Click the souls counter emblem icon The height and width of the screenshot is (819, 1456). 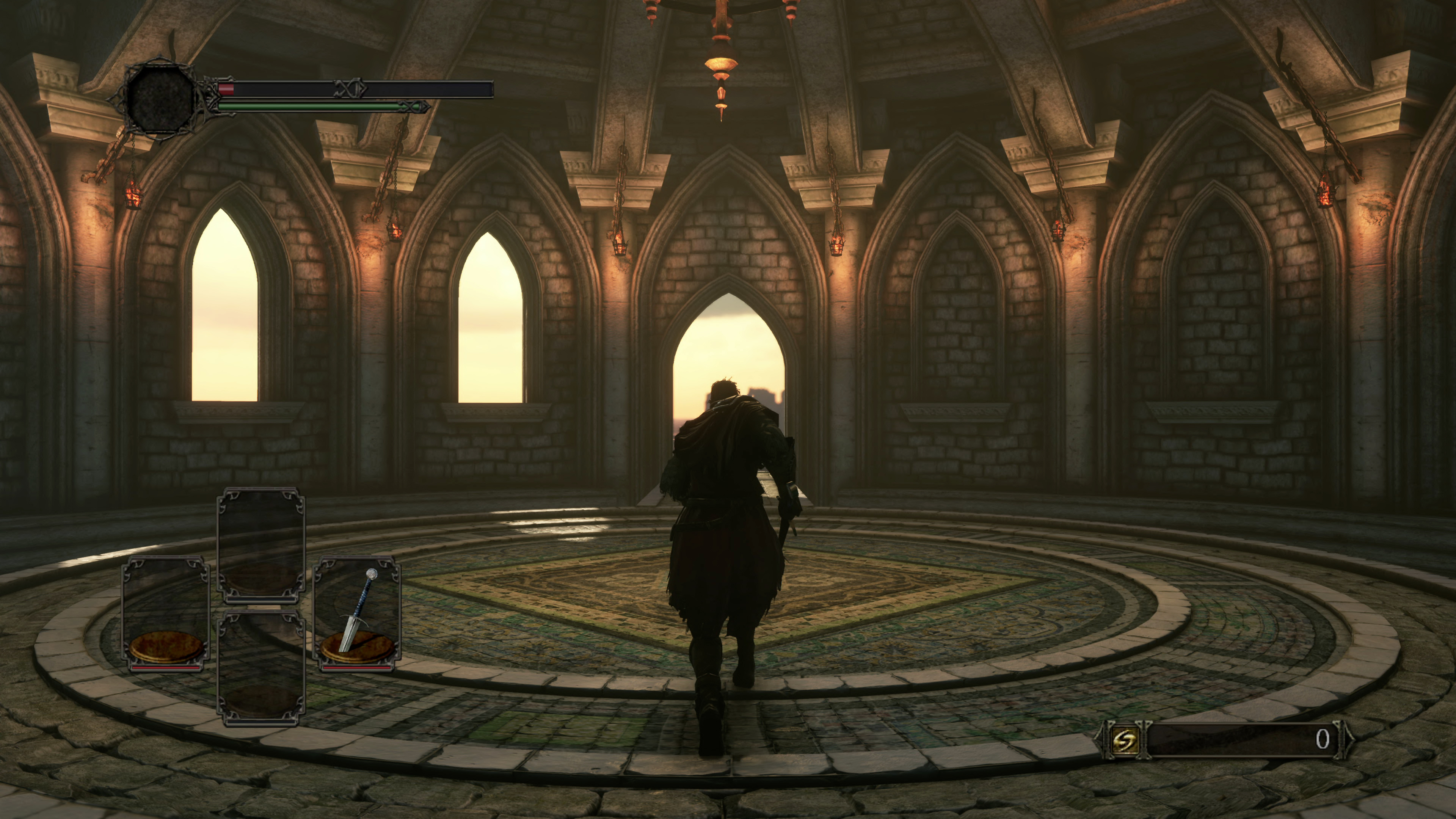click(1124, 739)
